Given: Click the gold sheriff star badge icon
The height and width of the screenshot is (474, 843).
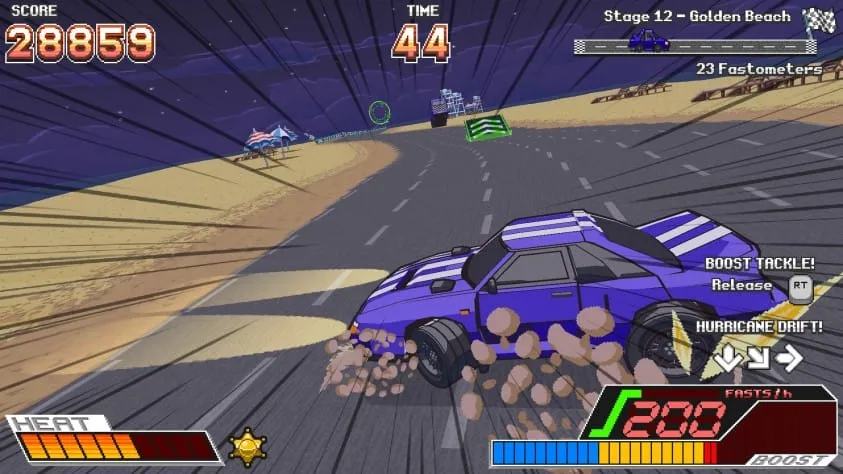Looking at the screenshot, I should click(247, 446).
